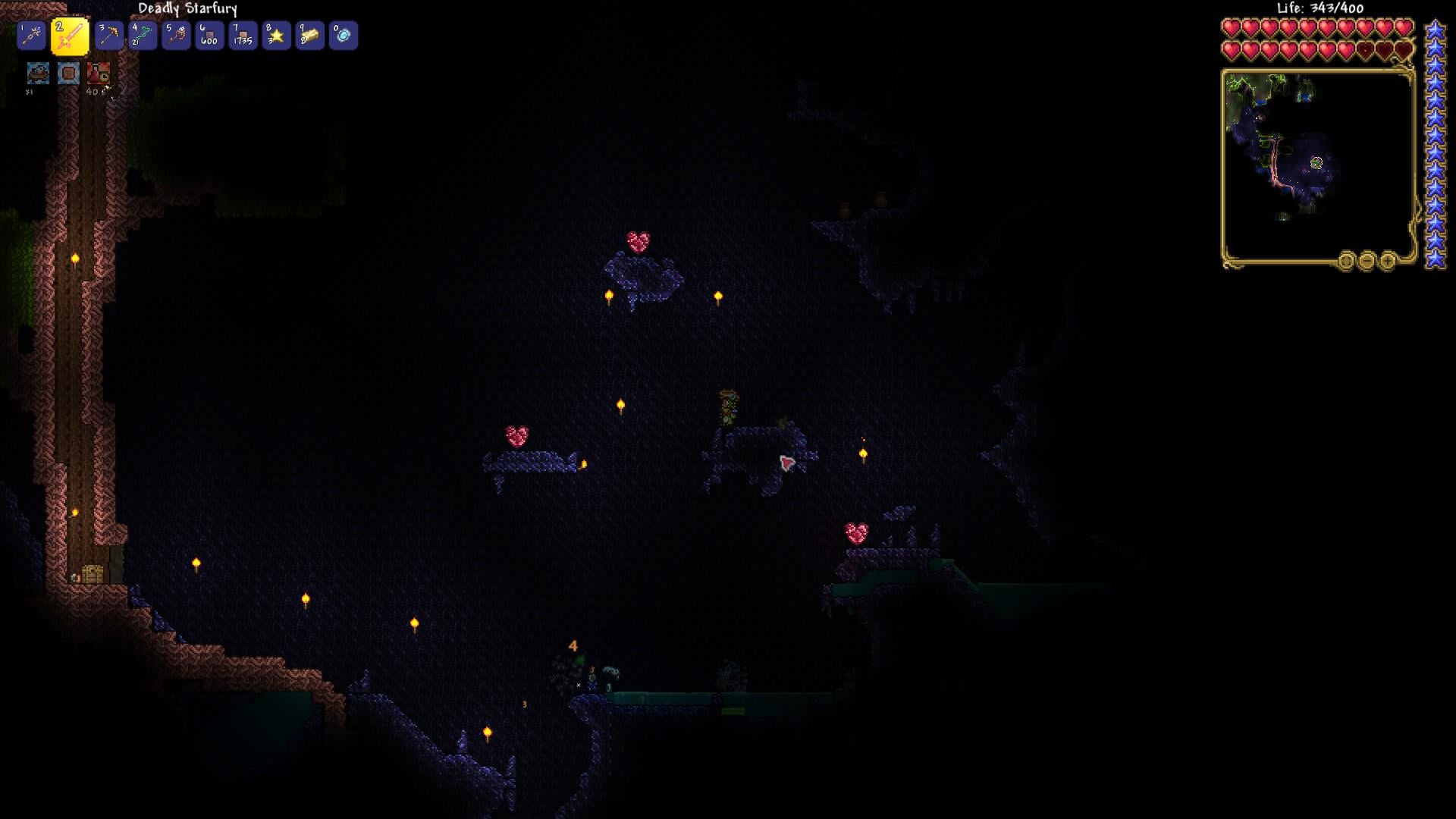Select the block stack of 1735

243,36
